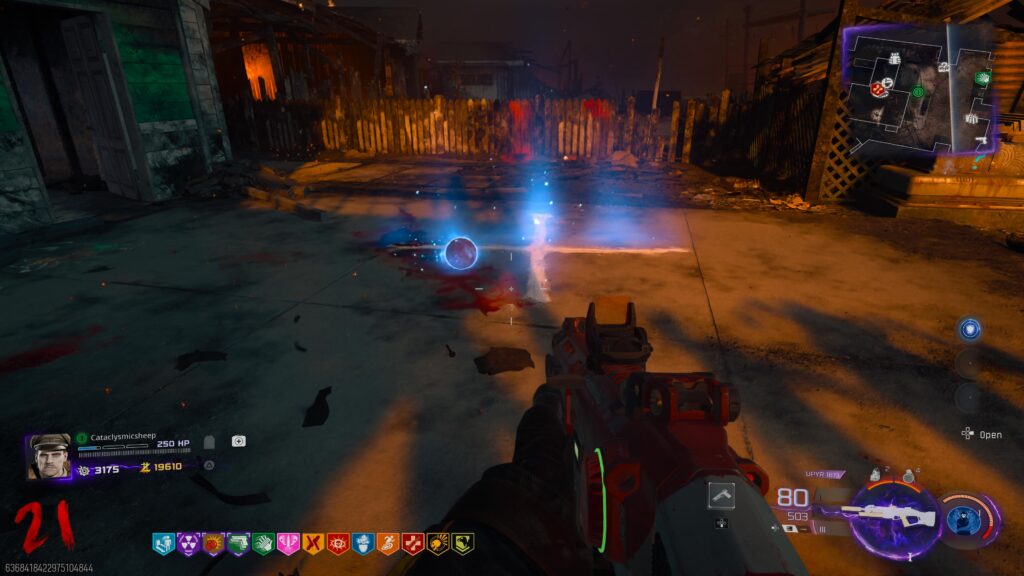This screenshot has height=576, width=1024.
Task: Select the red cross perk icon
Action: [x=412, y=543]
